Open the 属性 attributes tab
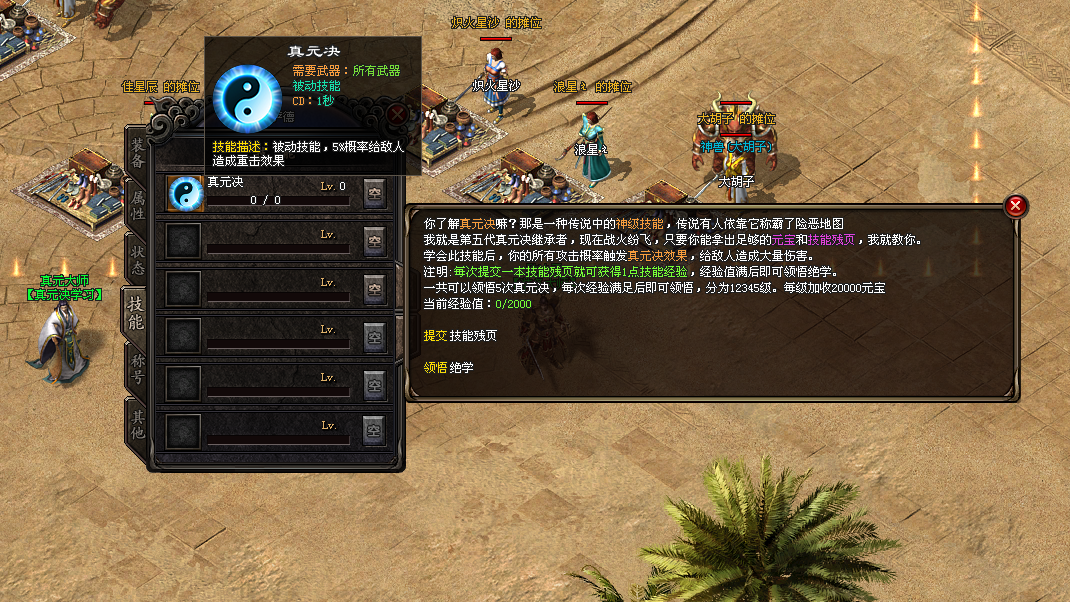This screenshot has width=1070, height=602. pyautogui.click(x=137, y=205)
